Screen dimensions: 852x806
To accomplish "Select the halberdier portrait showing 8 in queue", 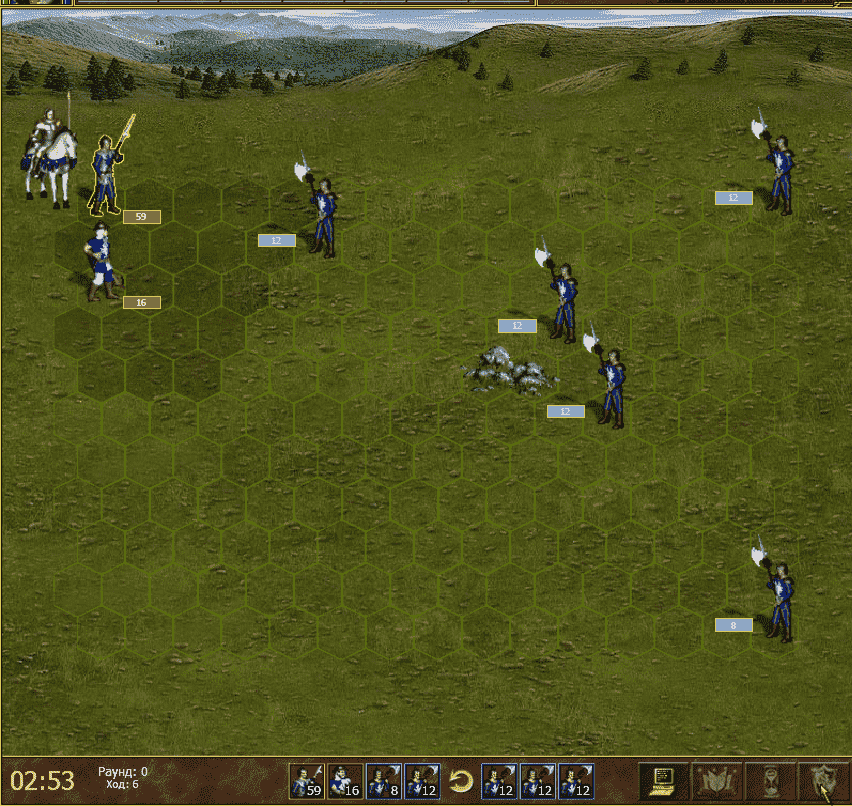I will (383, 781).
